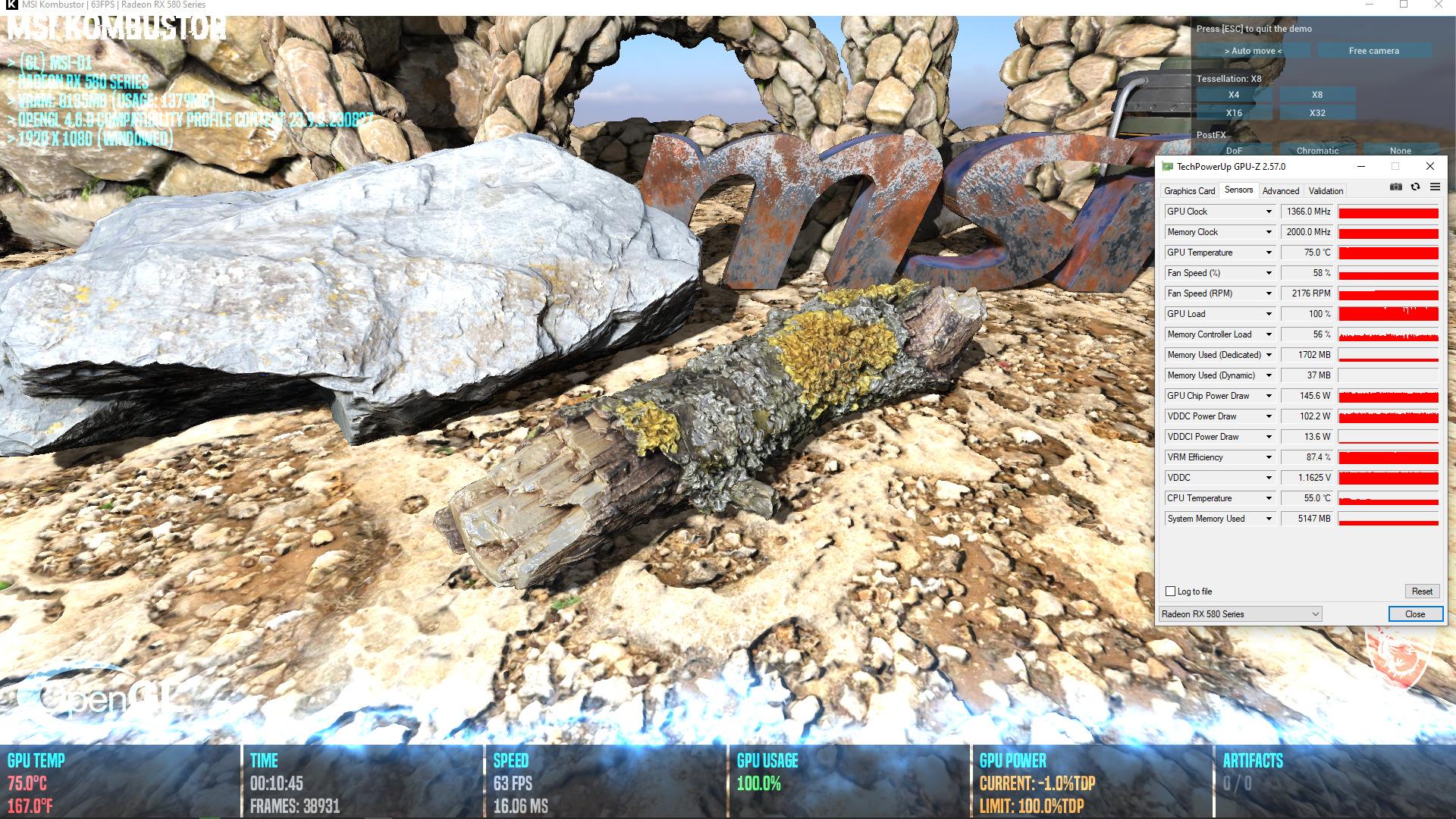Image resolution: width=1456 pixels, height=819 pixels.
Task: Select X16 tessellation
Action: (1234, 113)
